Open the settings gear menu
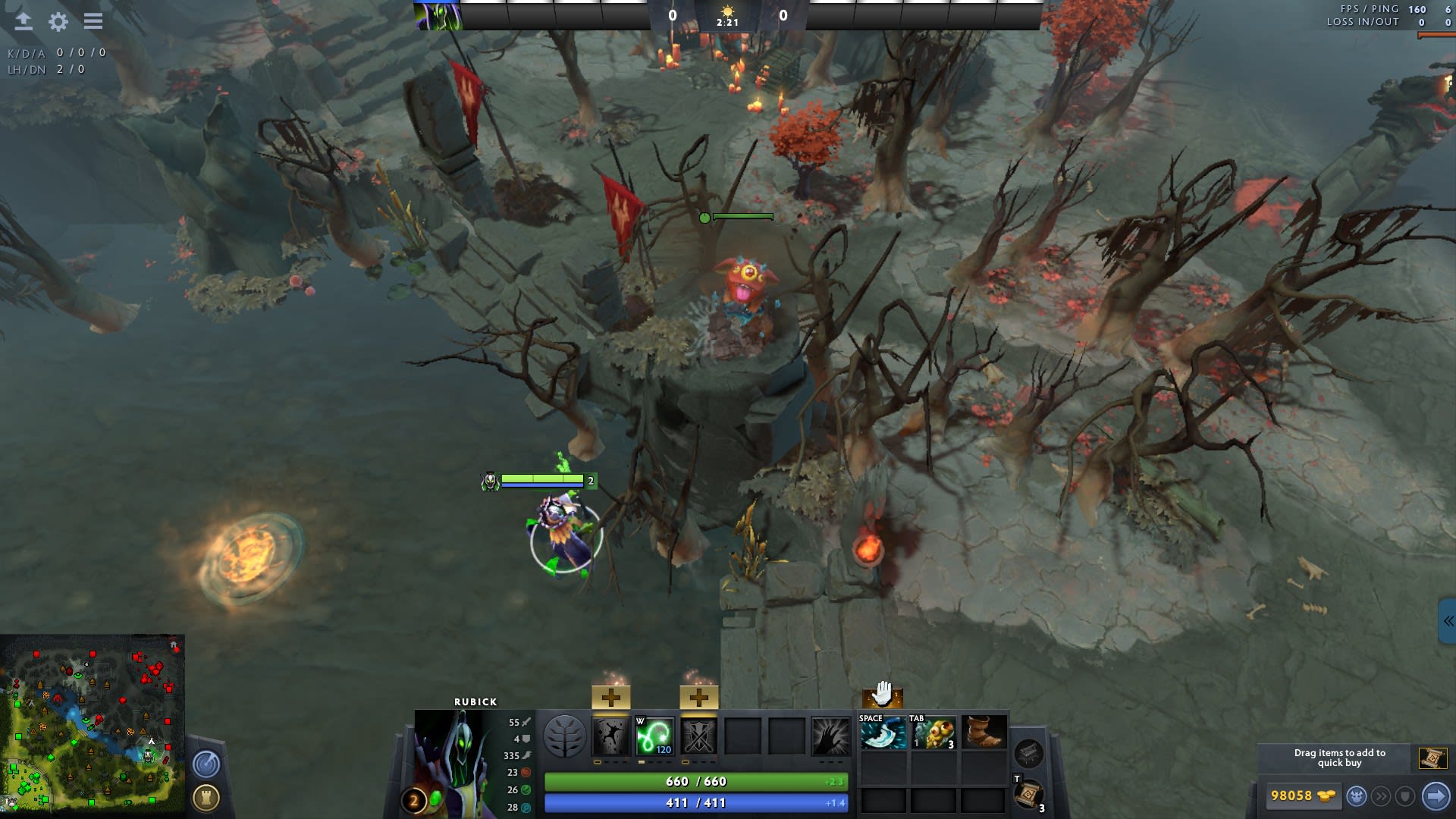Screen dimensions: 1456x819 [58, 21]
